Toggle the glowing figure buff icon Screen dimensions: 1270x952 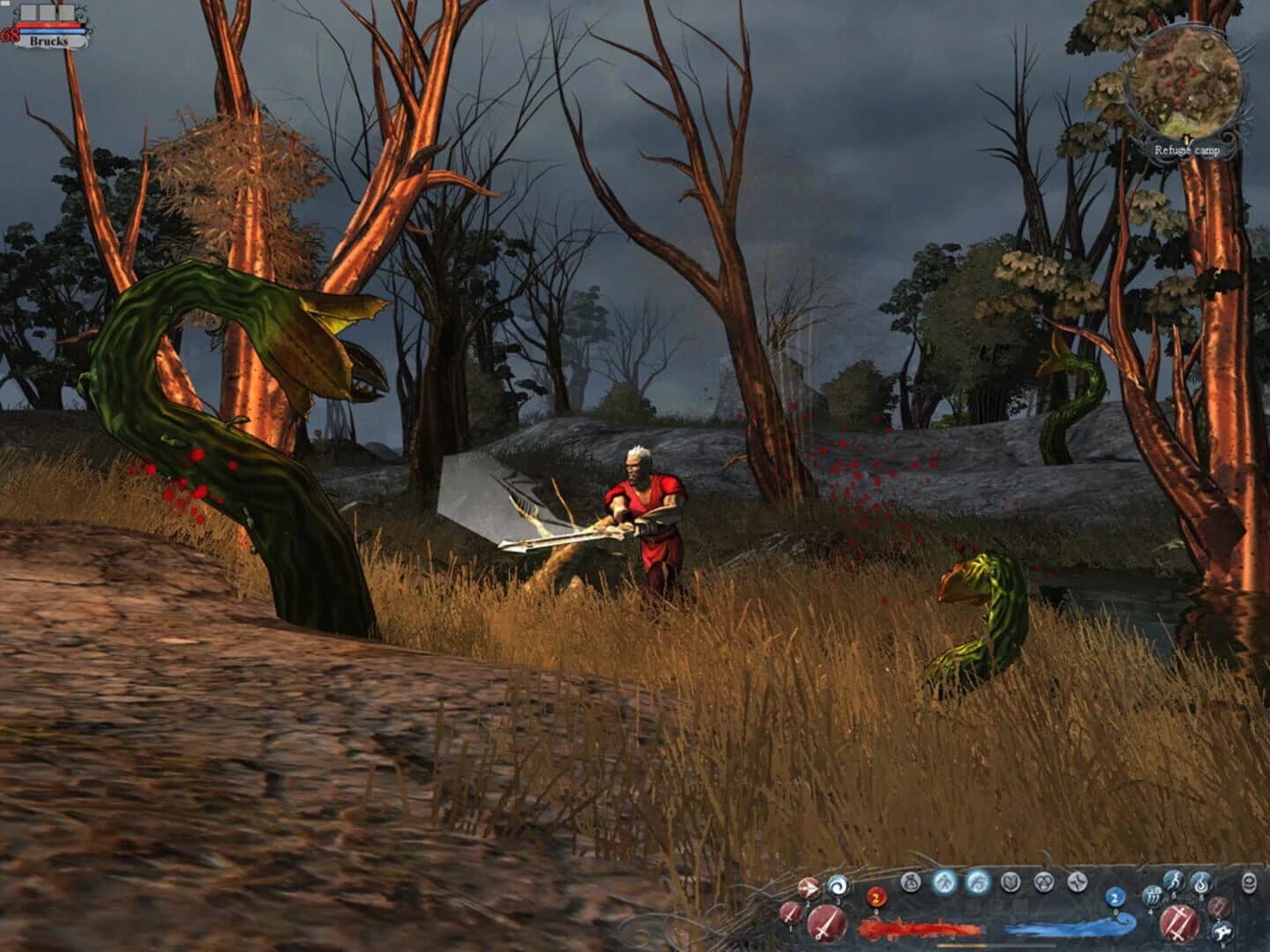coord(945,881)
